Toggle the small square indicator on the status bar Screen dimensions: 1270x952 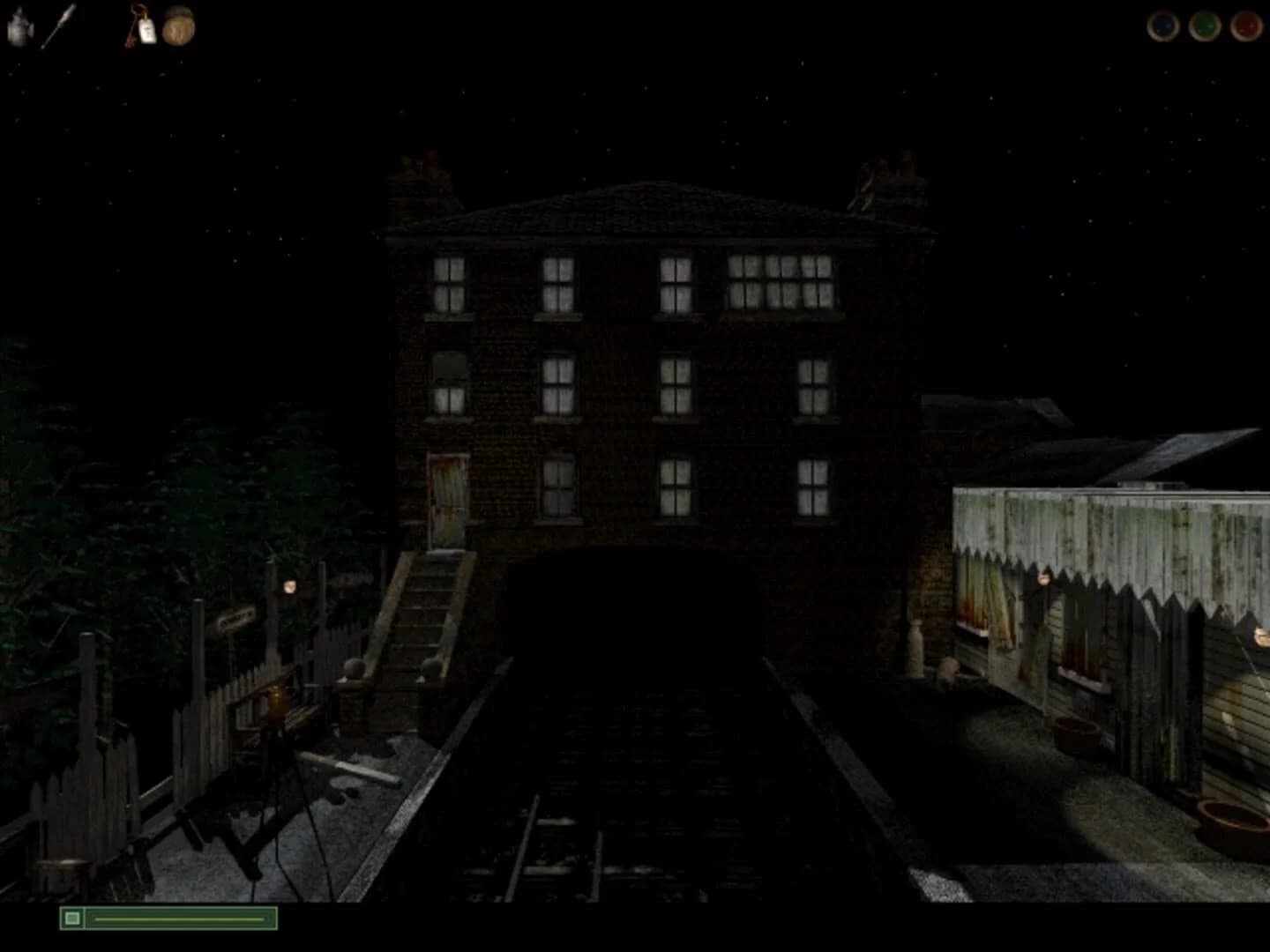(x=72, y=919)
